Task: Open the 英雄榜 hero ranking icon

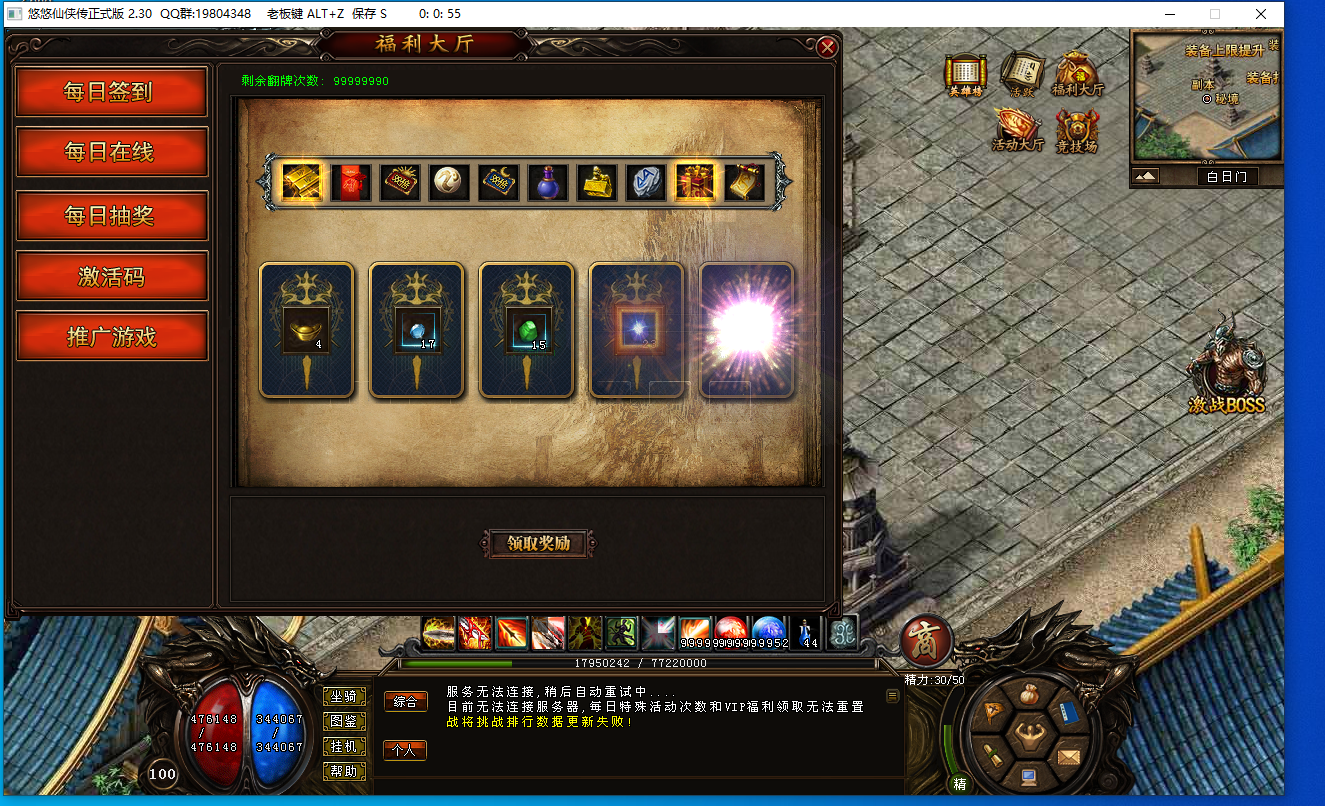Action: click(x=966, y=74)
